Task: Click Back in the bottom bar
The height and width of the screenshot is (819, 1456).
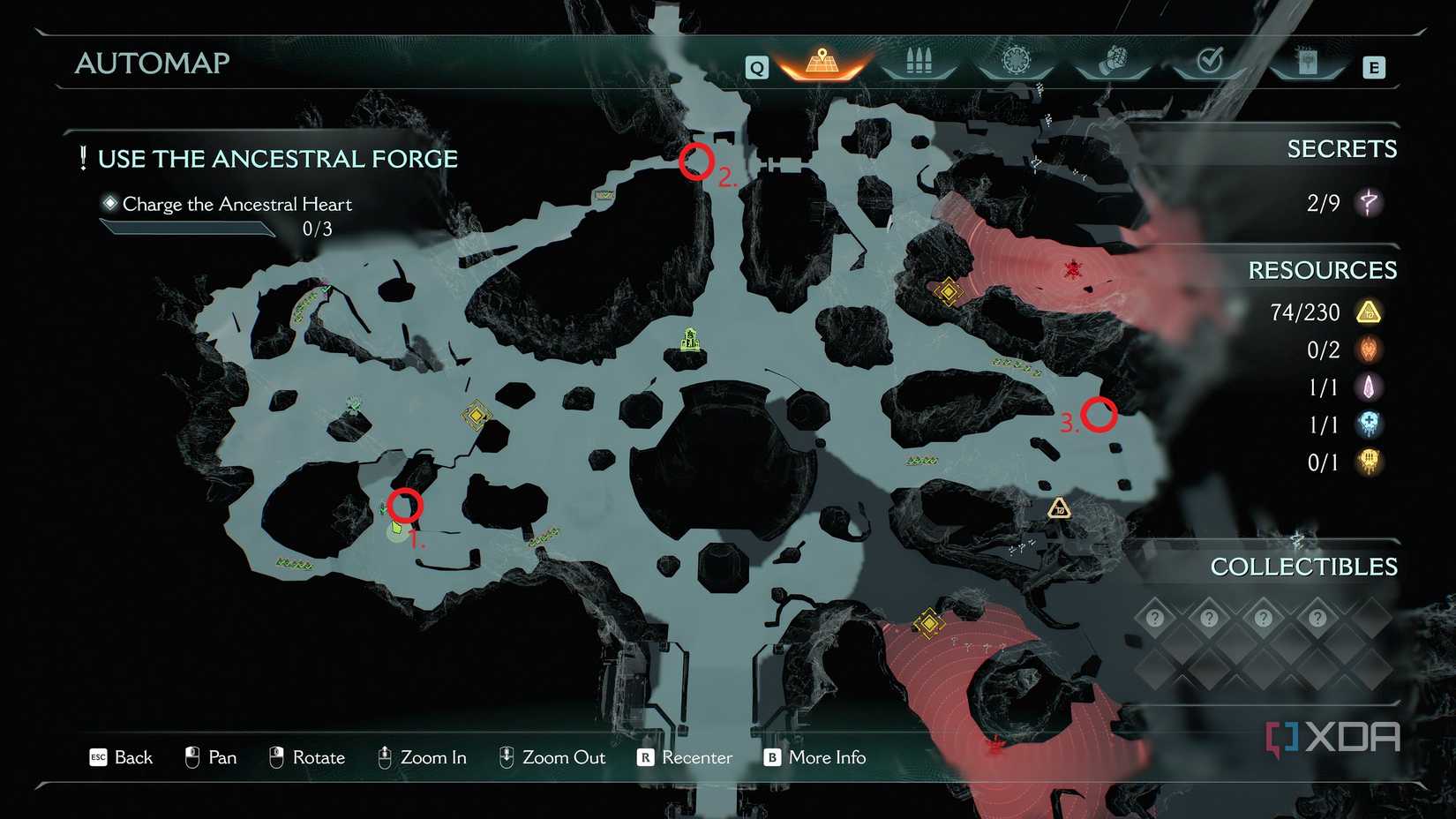Action: pos(132,757)
